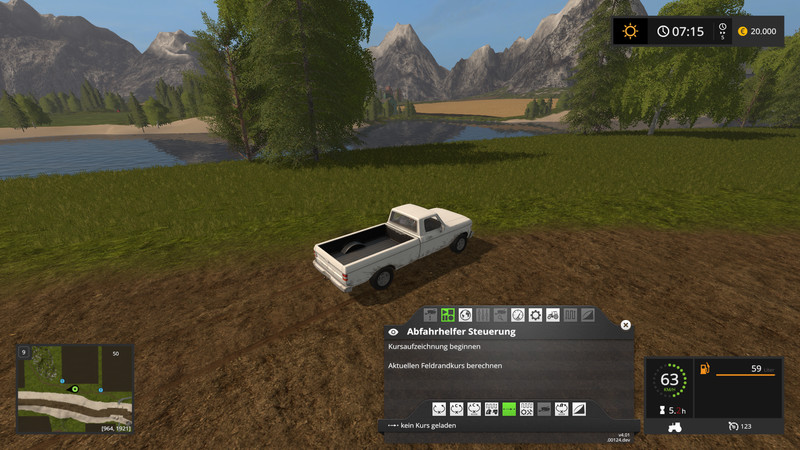
Task: Choose the diagonal field stripe mode icon
Action: (x=579, y=408)
